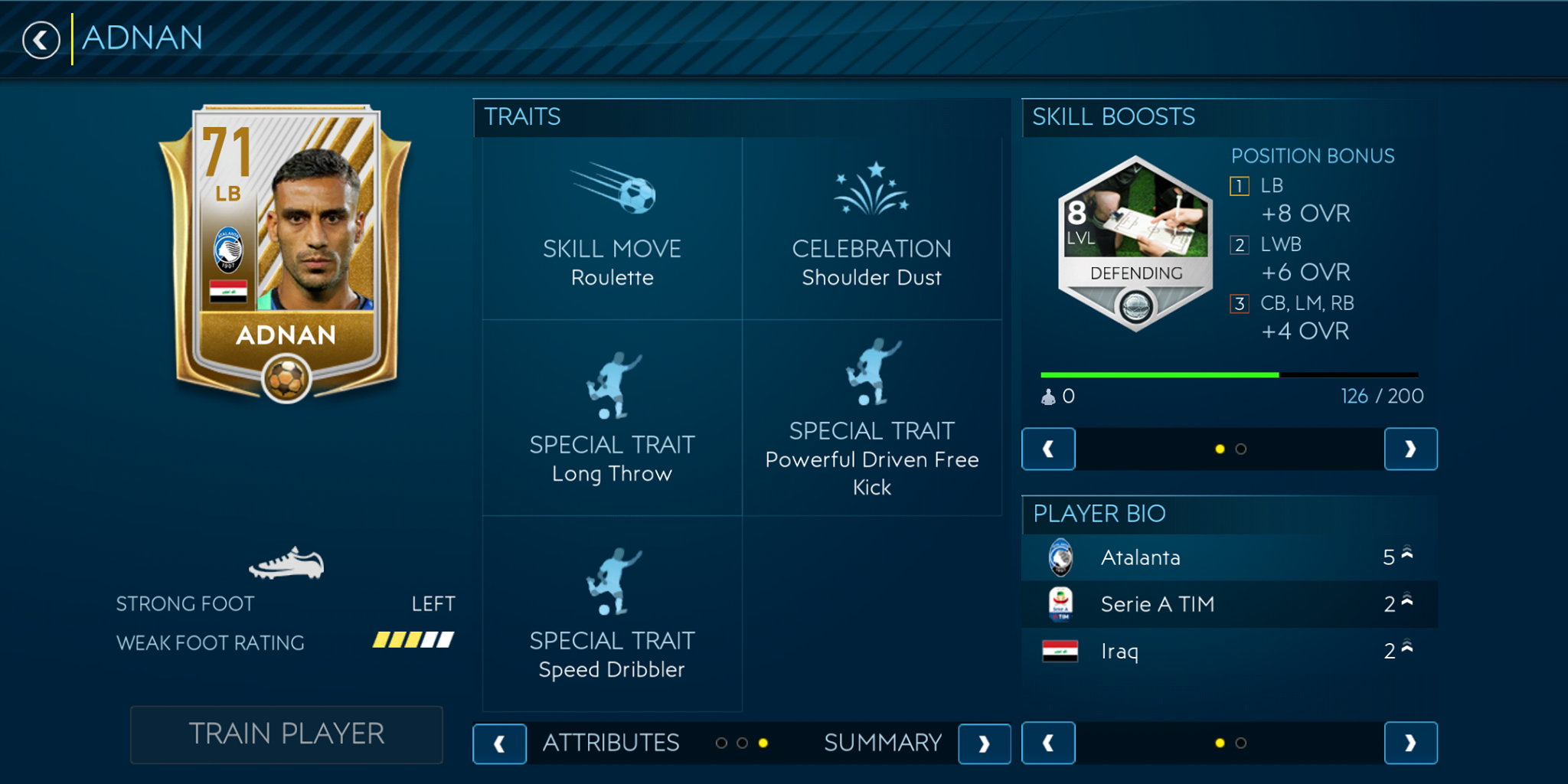1568x784 pixels.
Task: Show previous skill boost with left arrow
Action: tap(1048, 449)
